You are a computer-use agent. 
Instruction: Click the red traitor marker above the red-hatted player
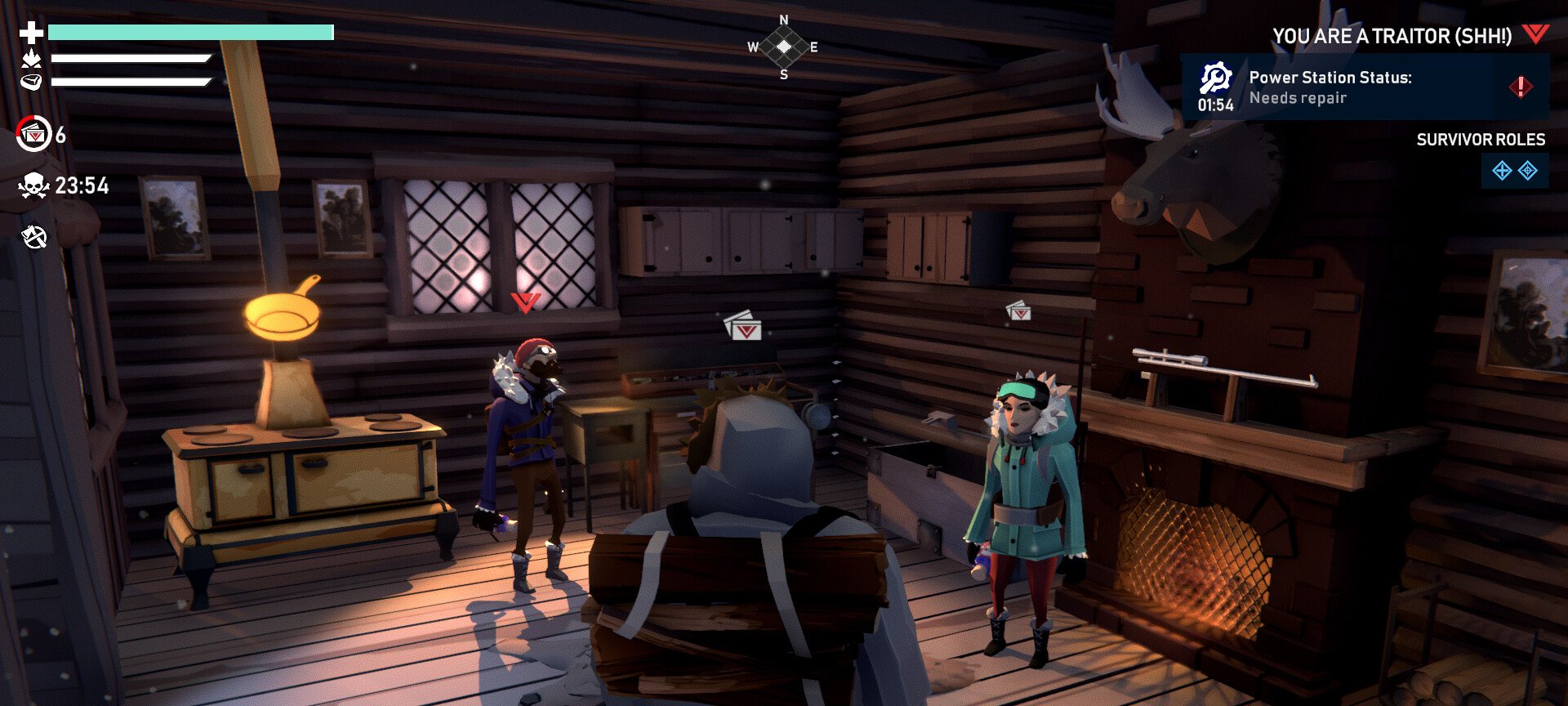525,302
